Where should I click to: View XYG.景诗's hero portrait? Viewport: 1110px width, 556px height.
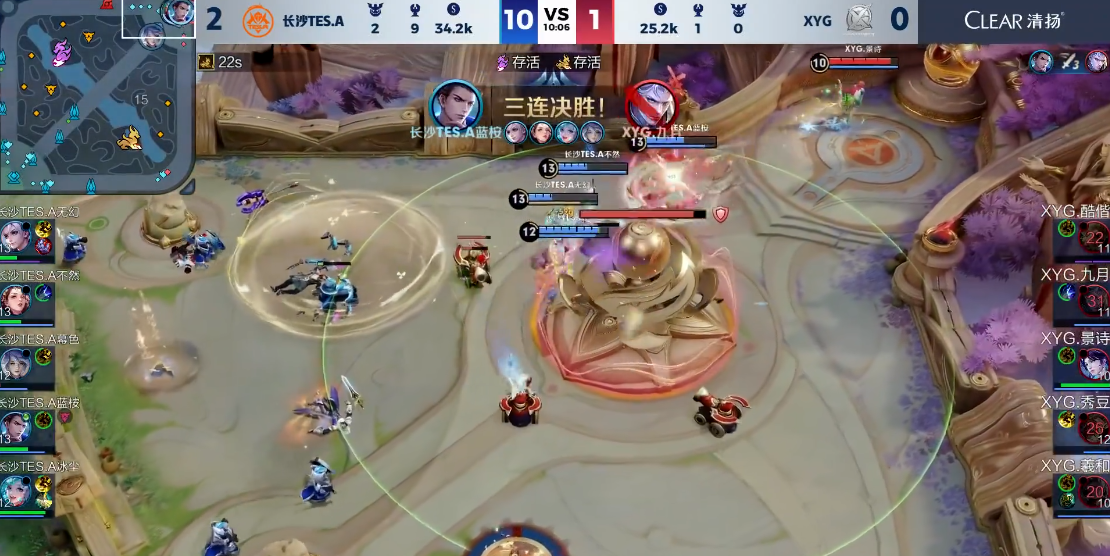tap(1093, 362)
